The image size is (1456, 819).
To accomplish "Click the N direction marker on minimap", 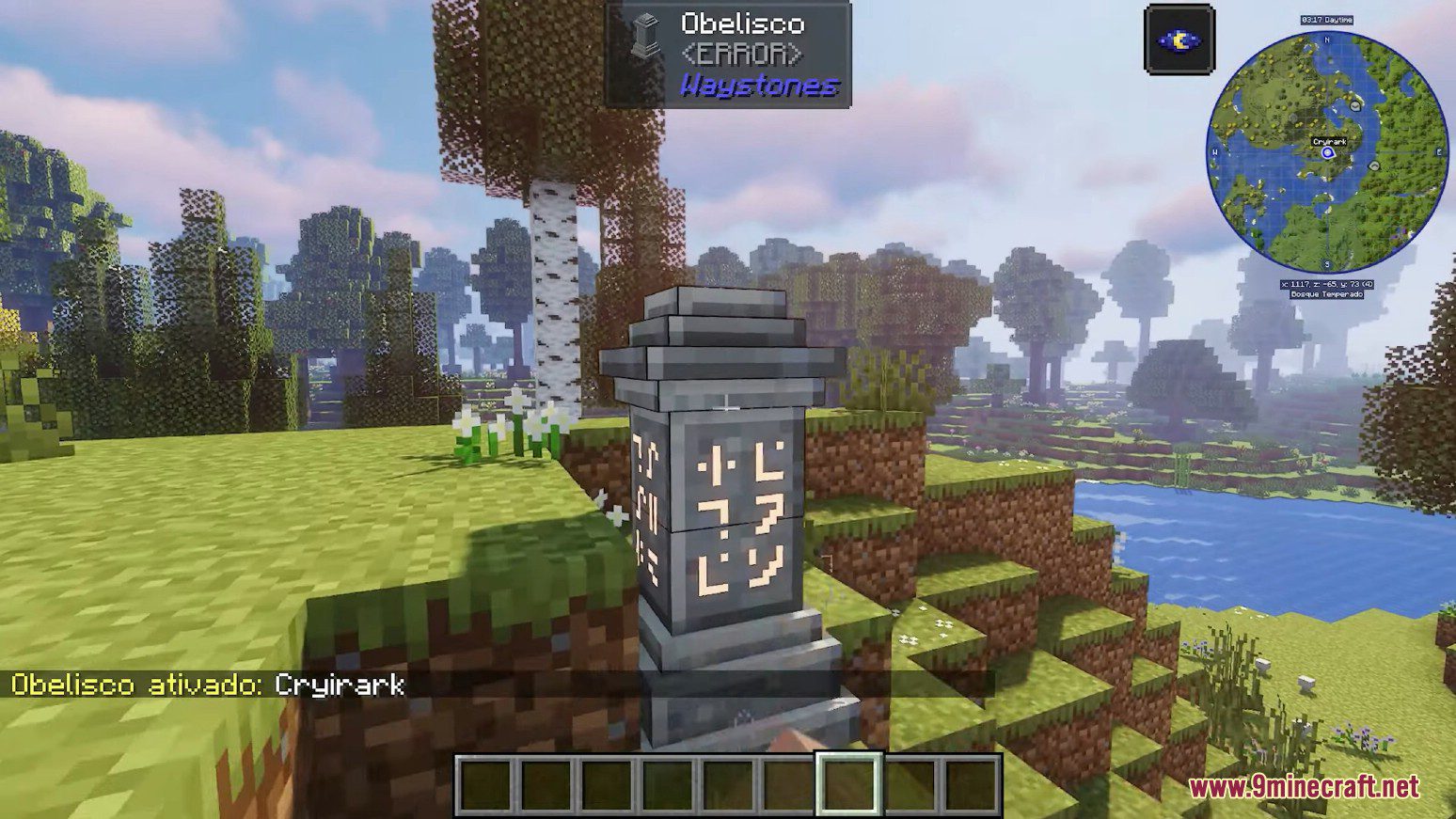I will (x=1325, y=40).
